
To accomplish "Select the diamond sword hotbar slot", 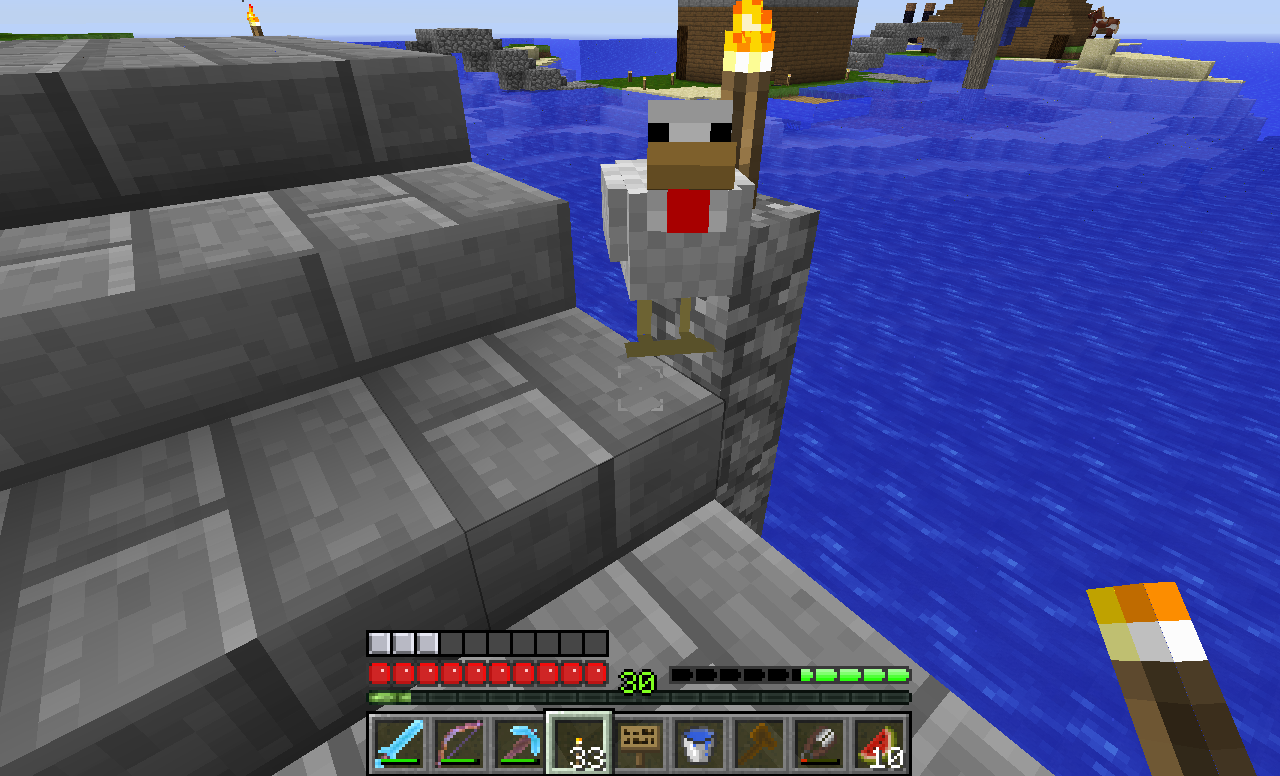I will coord(398,744).
